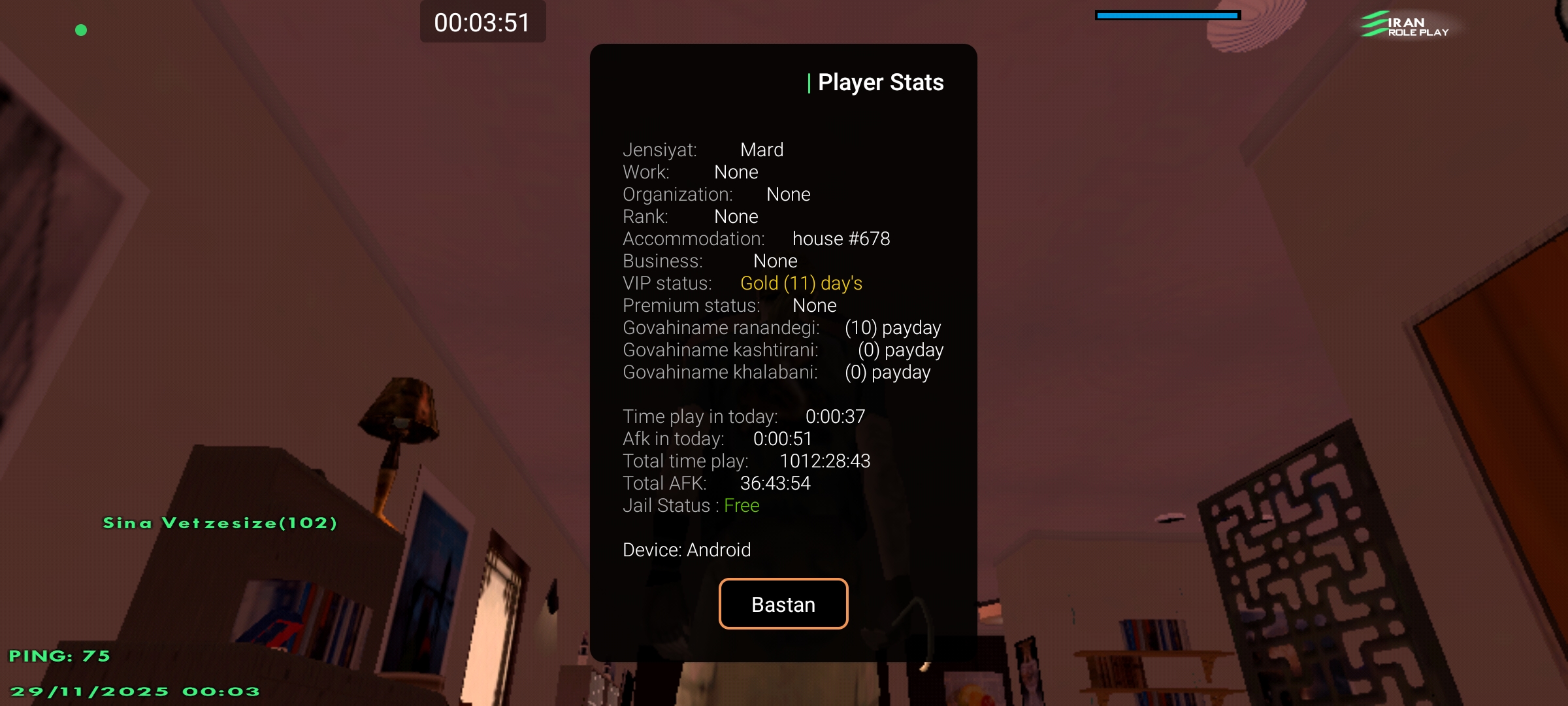
Task: Expand the Work: None entry
Action: pos(691,171)
